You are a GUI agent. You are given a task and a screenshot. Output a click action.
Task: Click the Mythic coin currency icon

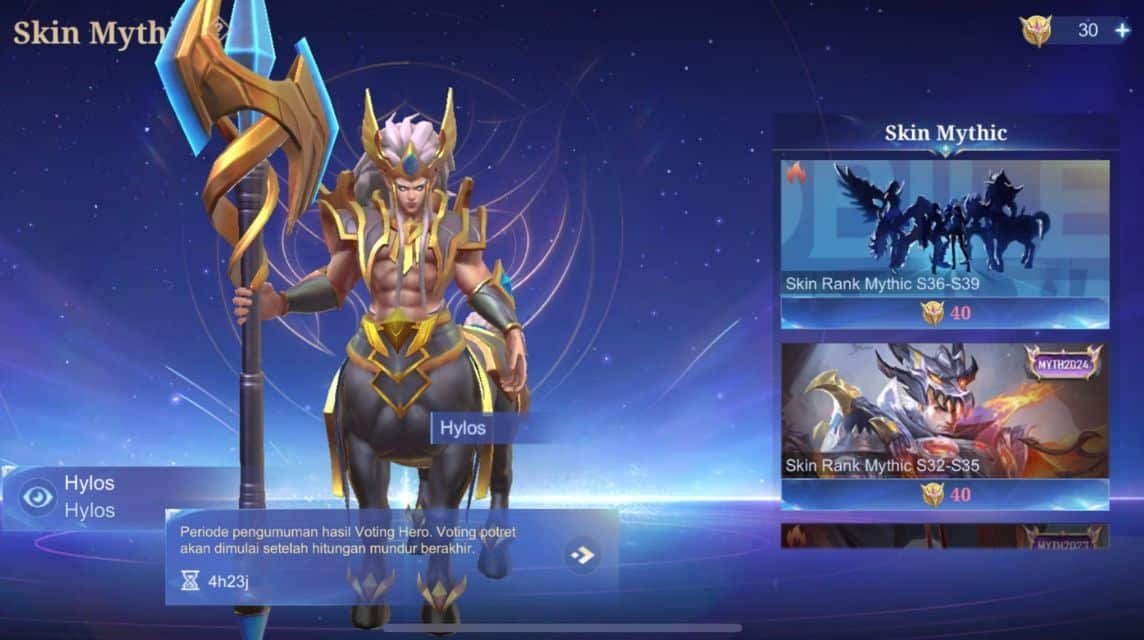click(1036, 30)
